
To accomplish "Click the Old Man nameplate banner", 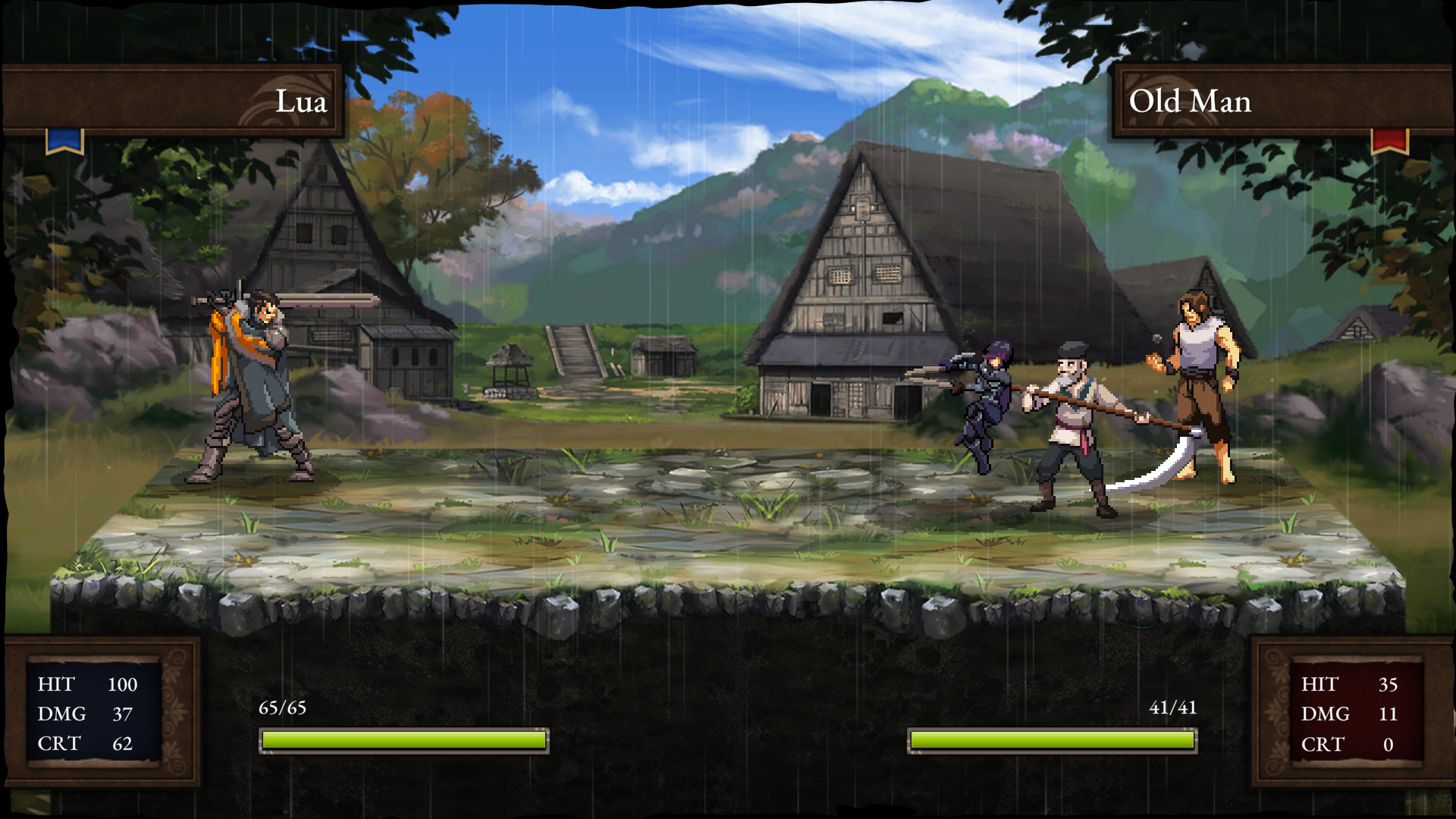I will 1189,102.
